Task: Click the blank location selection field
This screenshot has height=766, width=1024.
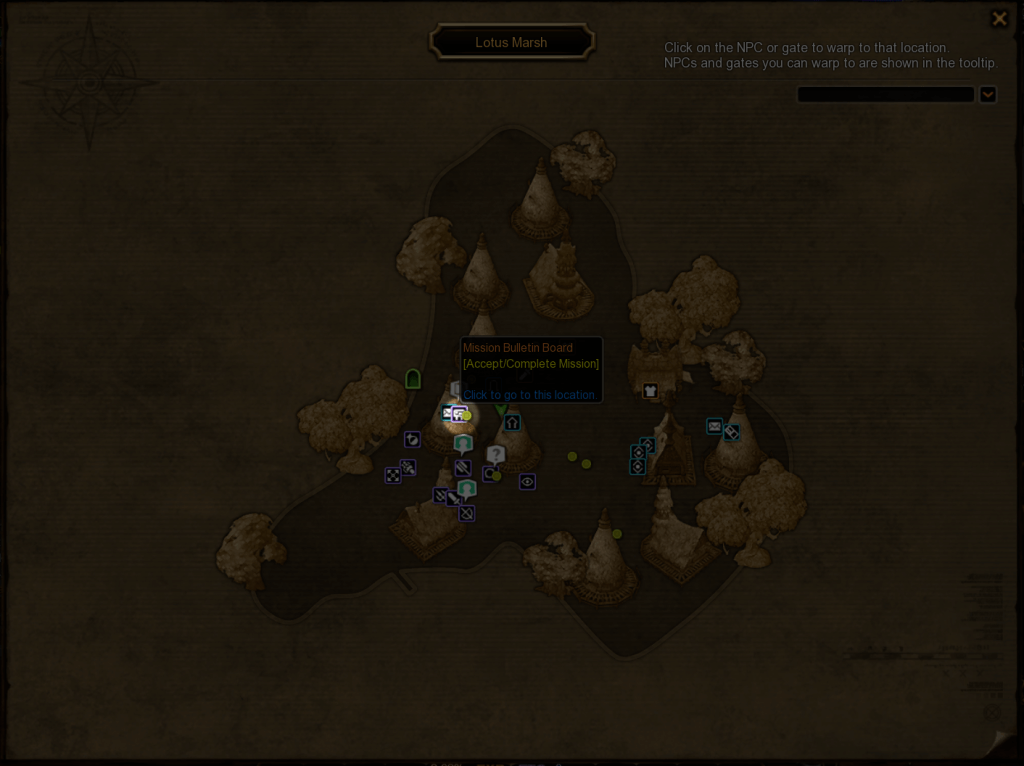Action: point(885,95)
